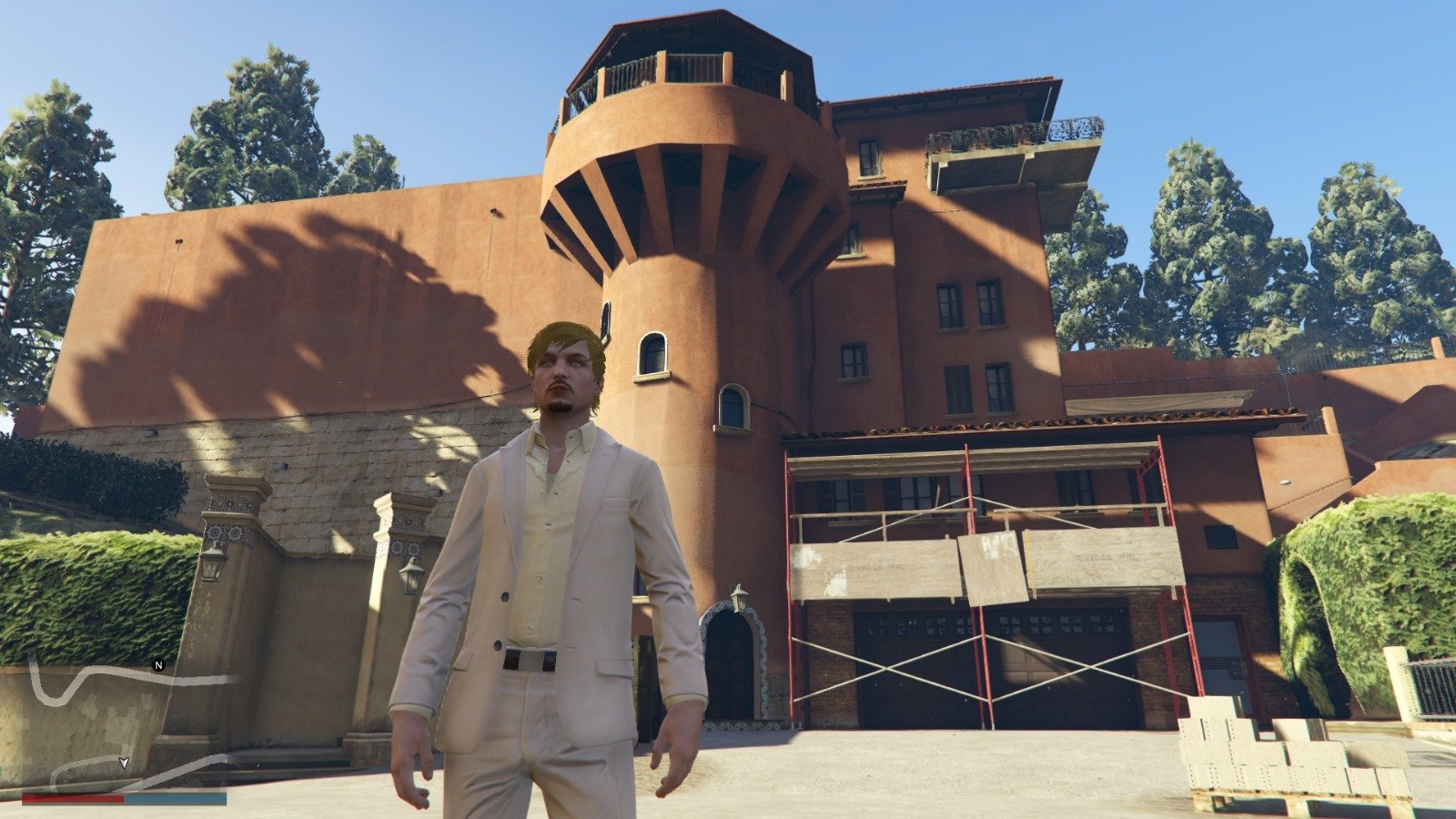Click the white player arrow on minimap

tap(124, 763)
